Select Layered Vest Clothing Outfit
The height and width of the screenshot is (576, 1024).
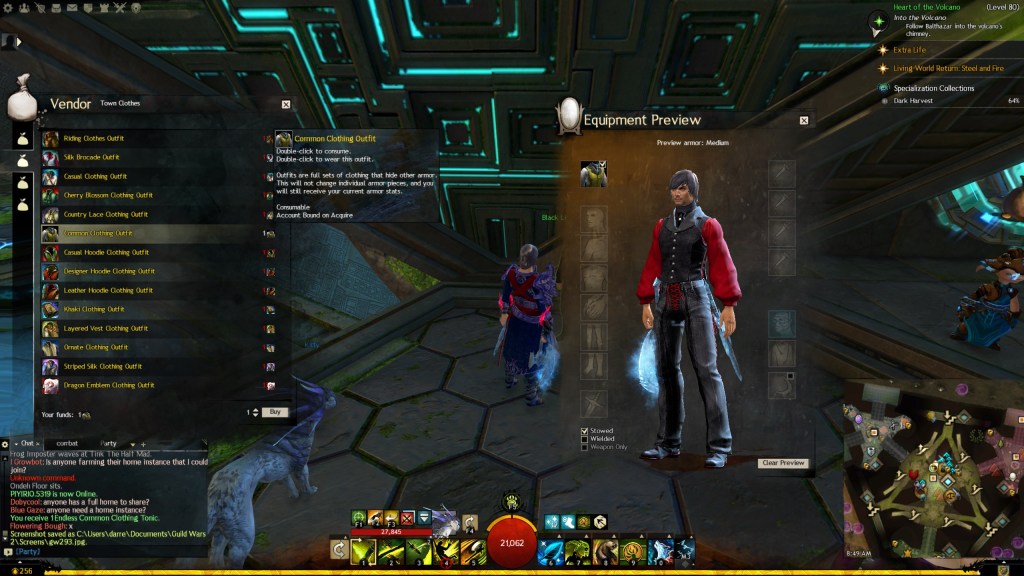coord(105,328)
